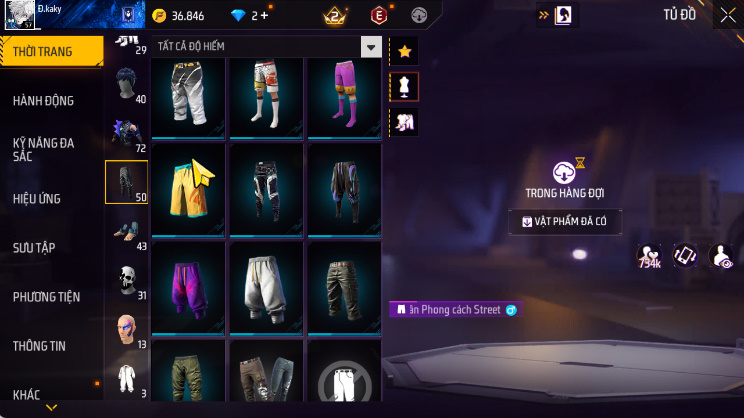Select the yellow shorts item
Image resolution: width=744 pixels, height=418 pixels.
point(188,188)
